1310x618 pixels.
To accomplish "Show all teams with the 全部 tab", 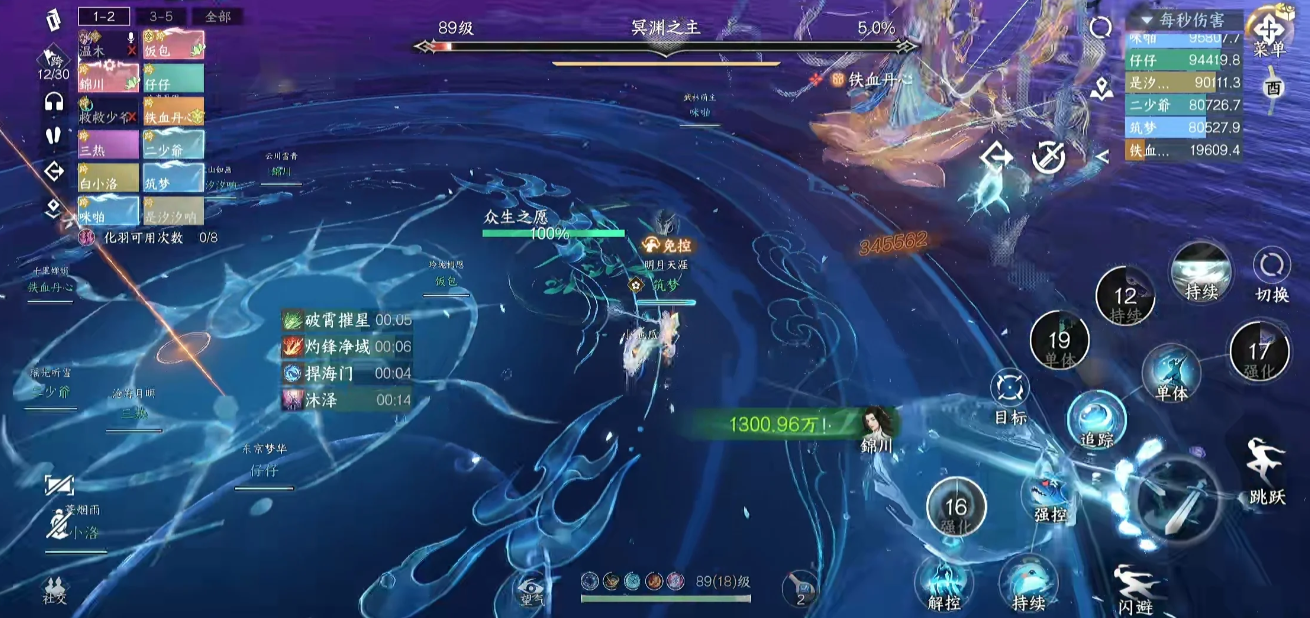I will 216,16.
